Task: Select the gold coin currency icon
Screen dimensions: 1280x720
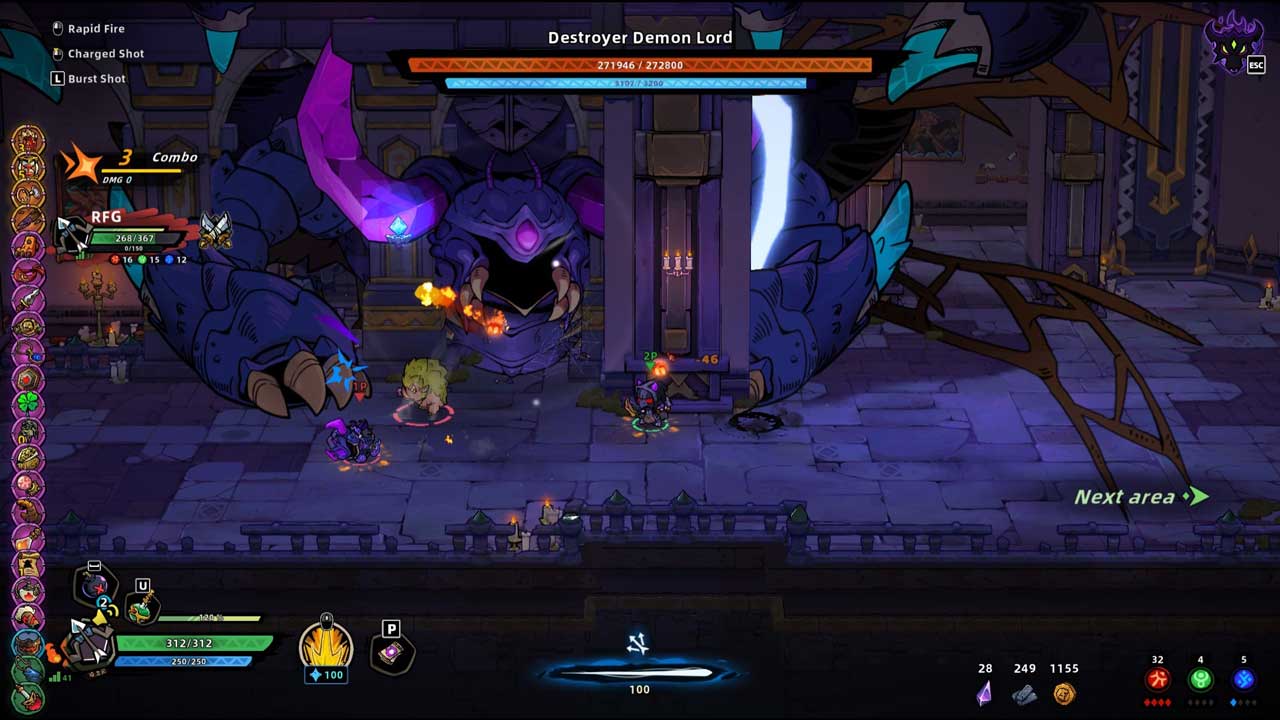Action: tap(1064, 693)
